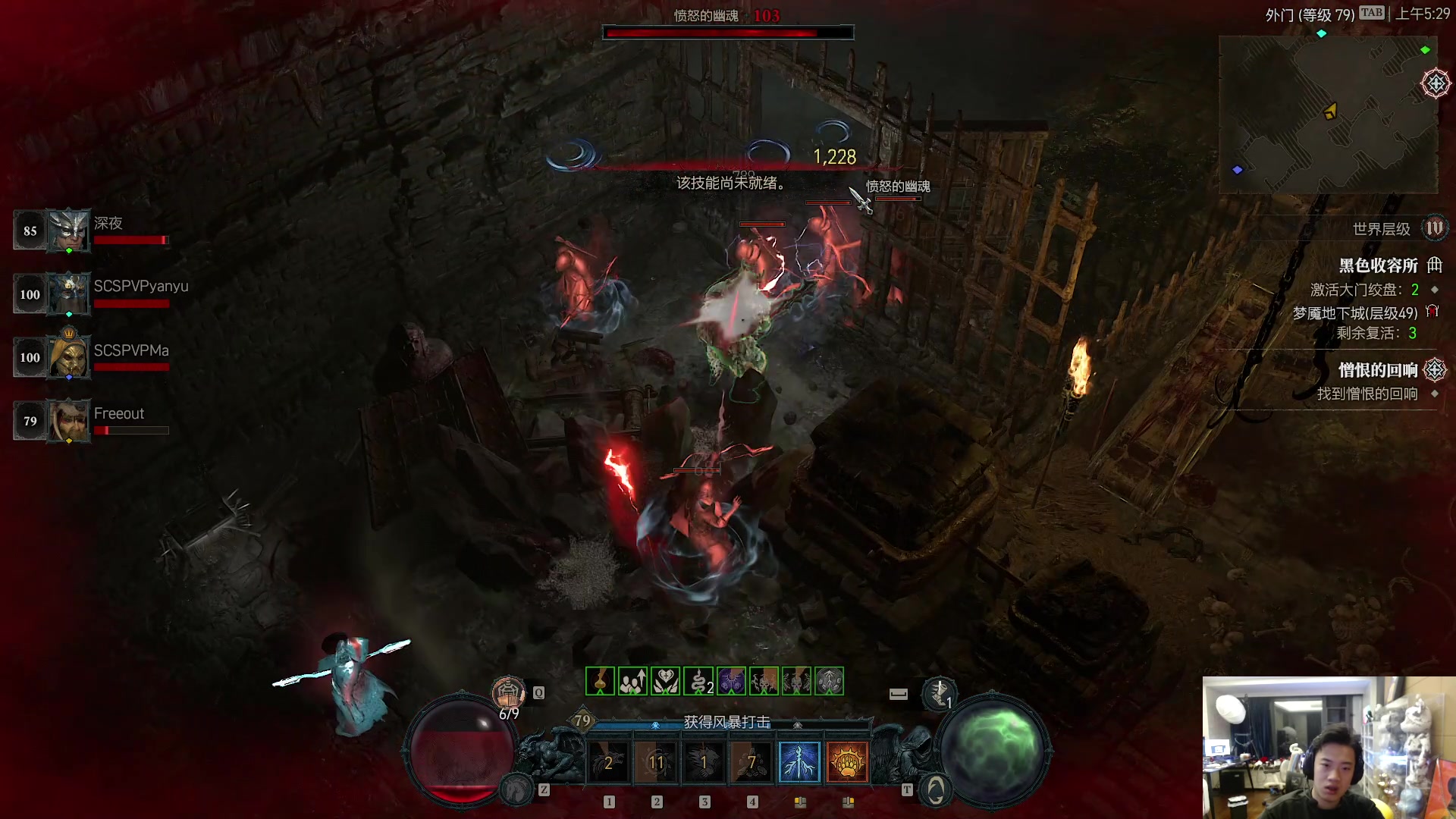This screenshot has width=1456, height=819.
Task: Select party member 深夜's portrait
Action: 68,231
